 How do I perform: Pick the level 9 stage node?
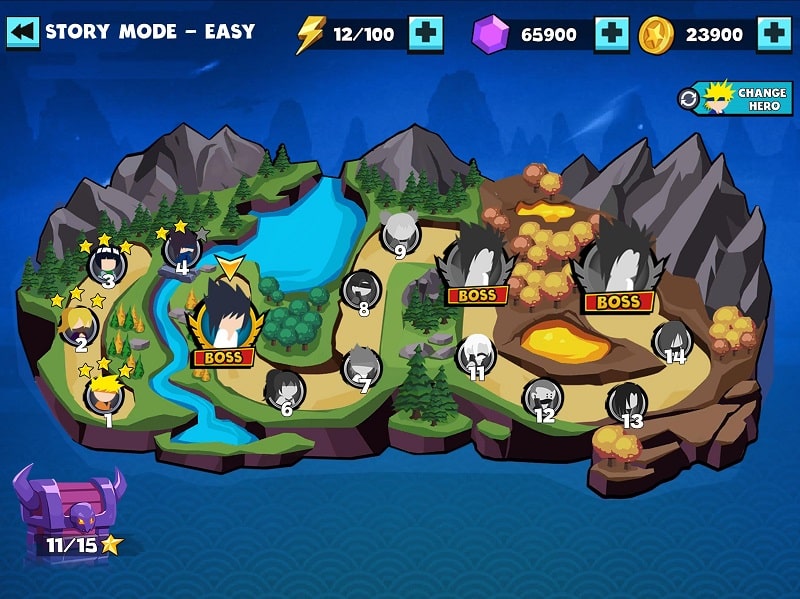coord(400,233)
